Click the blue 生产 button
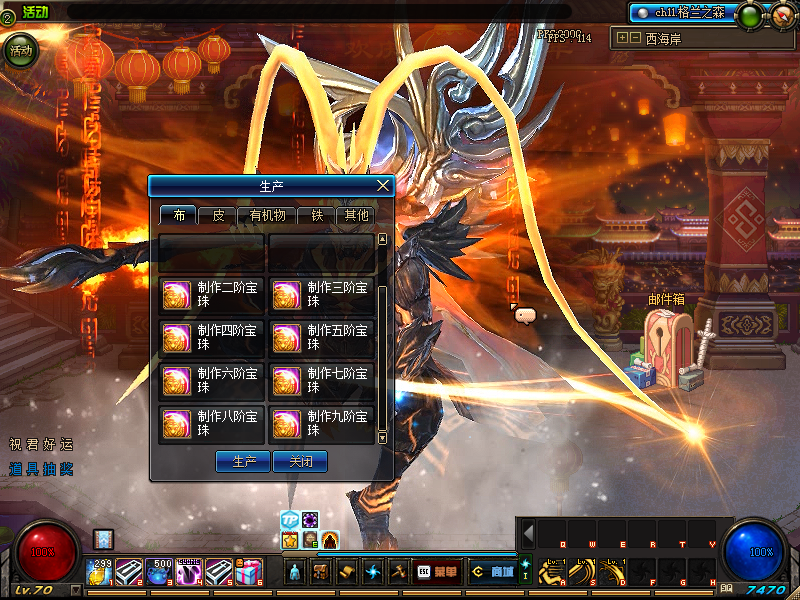Image resolution: width=800 pixels, height=600 pixels. (x=243, y=462)
